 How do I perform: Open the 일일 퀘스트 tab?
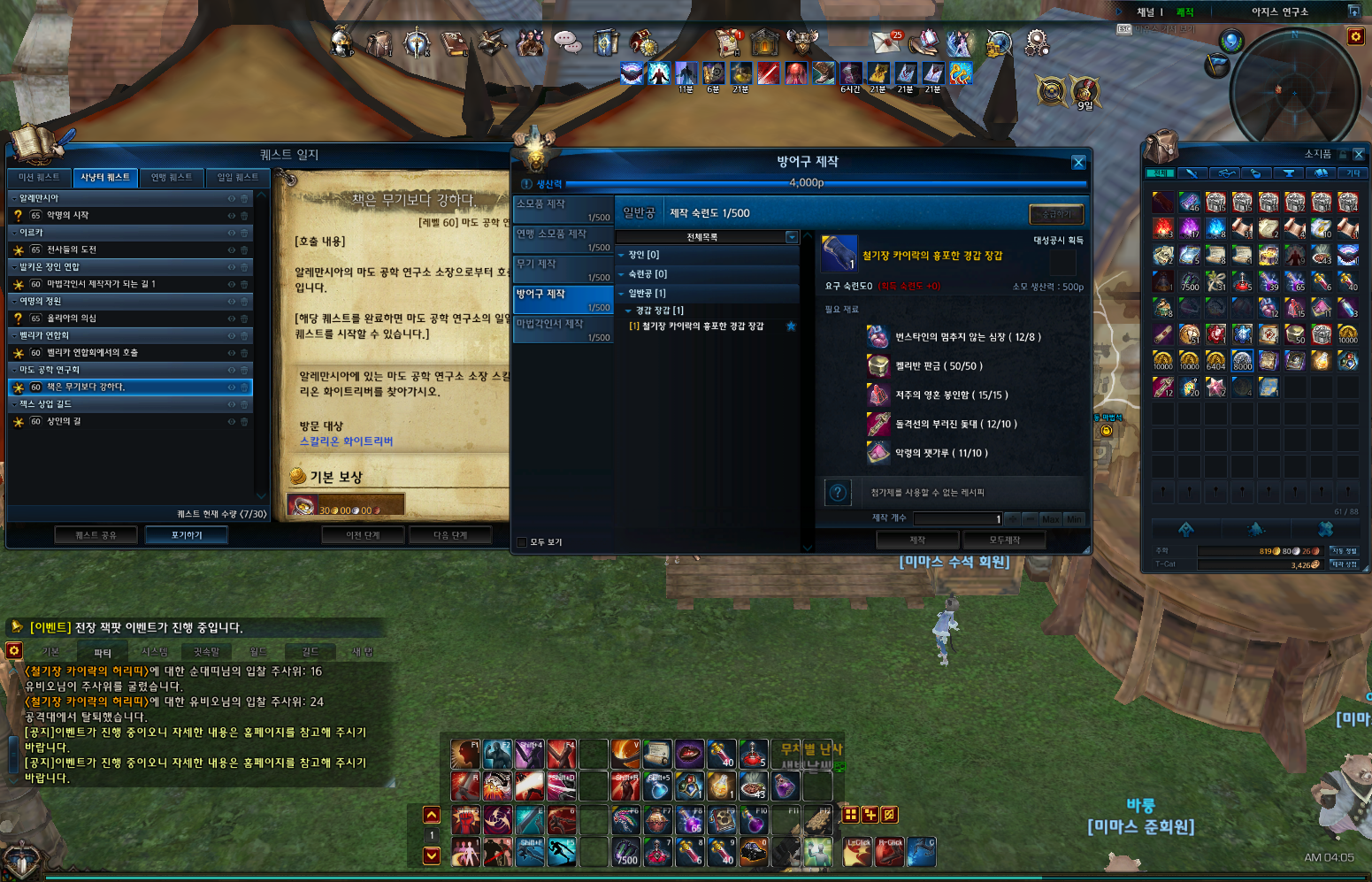tap(238, 177)
